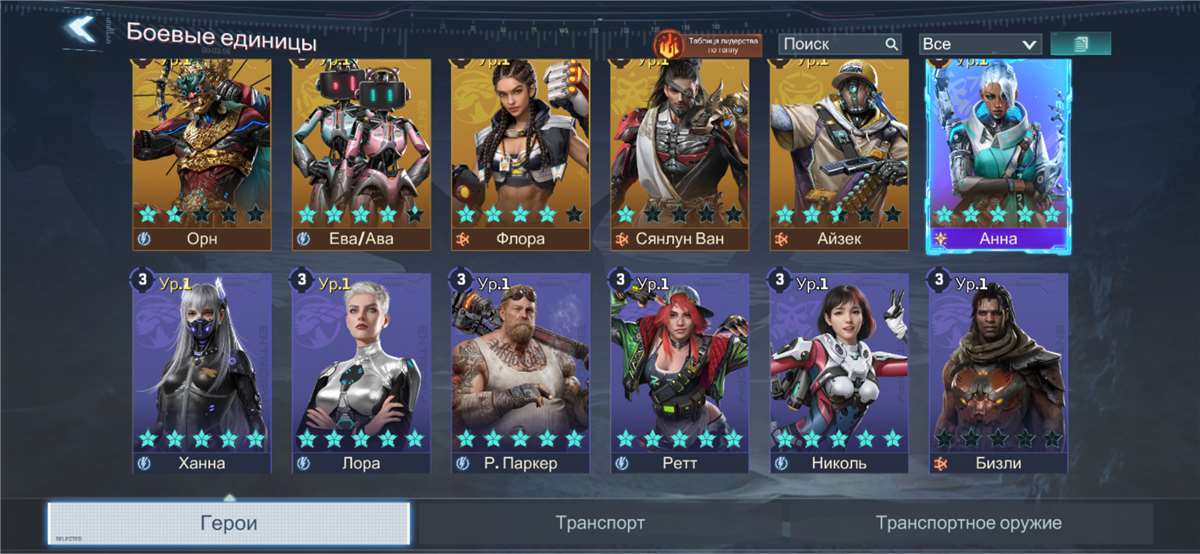Open the leaderboard table banner
Viewport: 1200px width, 554px height.
(707, 44)
